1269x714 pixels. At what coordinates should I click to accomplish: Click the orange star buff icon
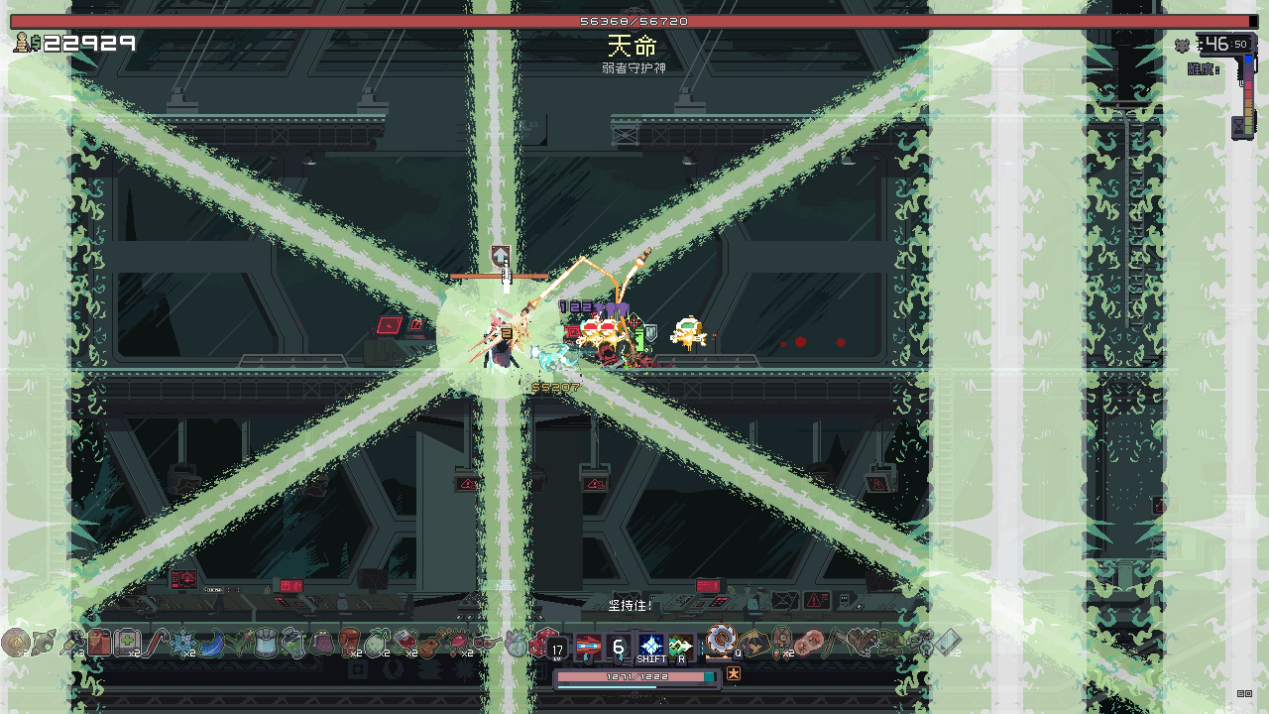coord(733,674)
